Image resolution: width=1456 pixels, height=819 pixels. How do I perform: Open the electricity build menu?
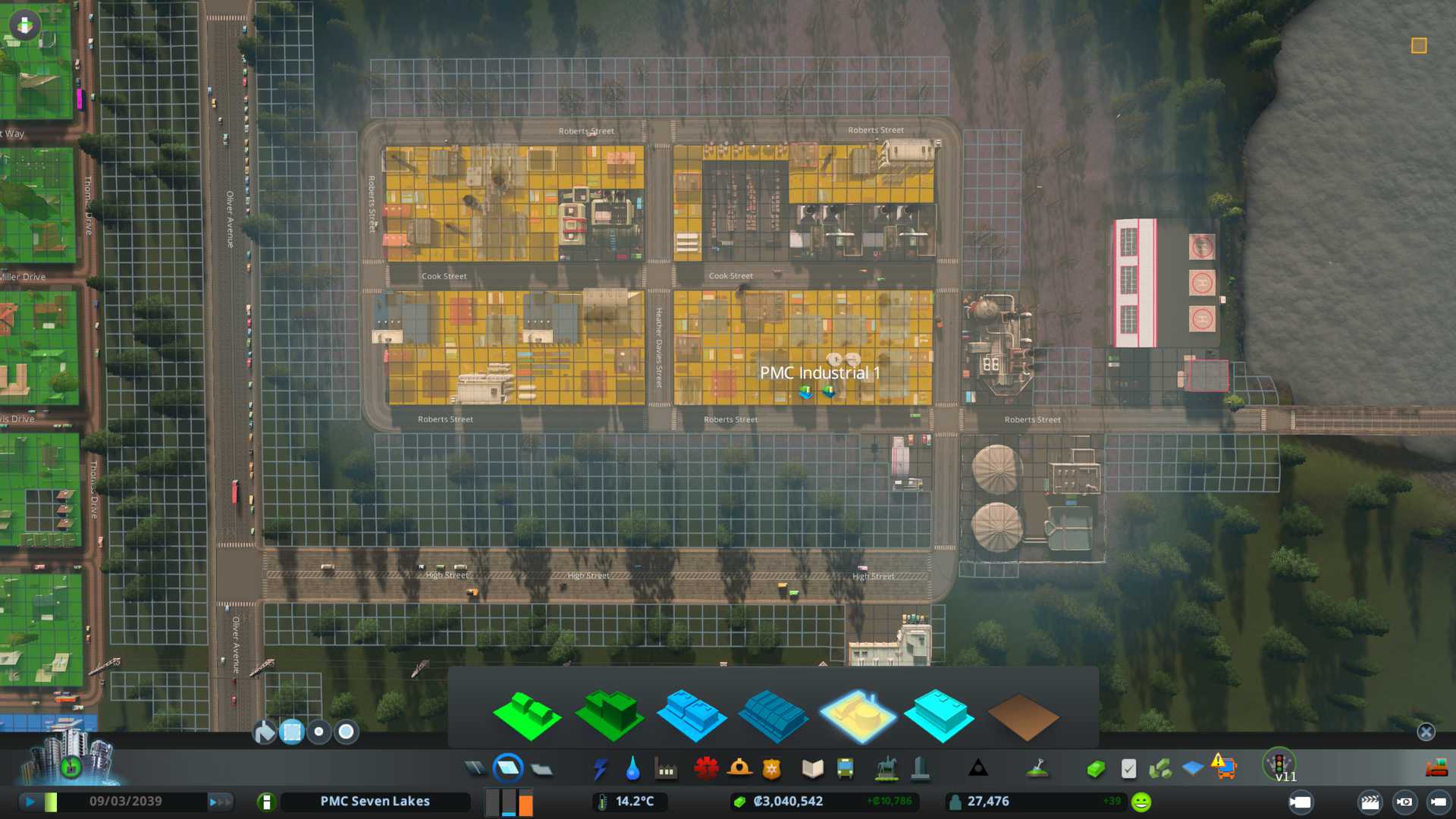click(x=600, y=769)
